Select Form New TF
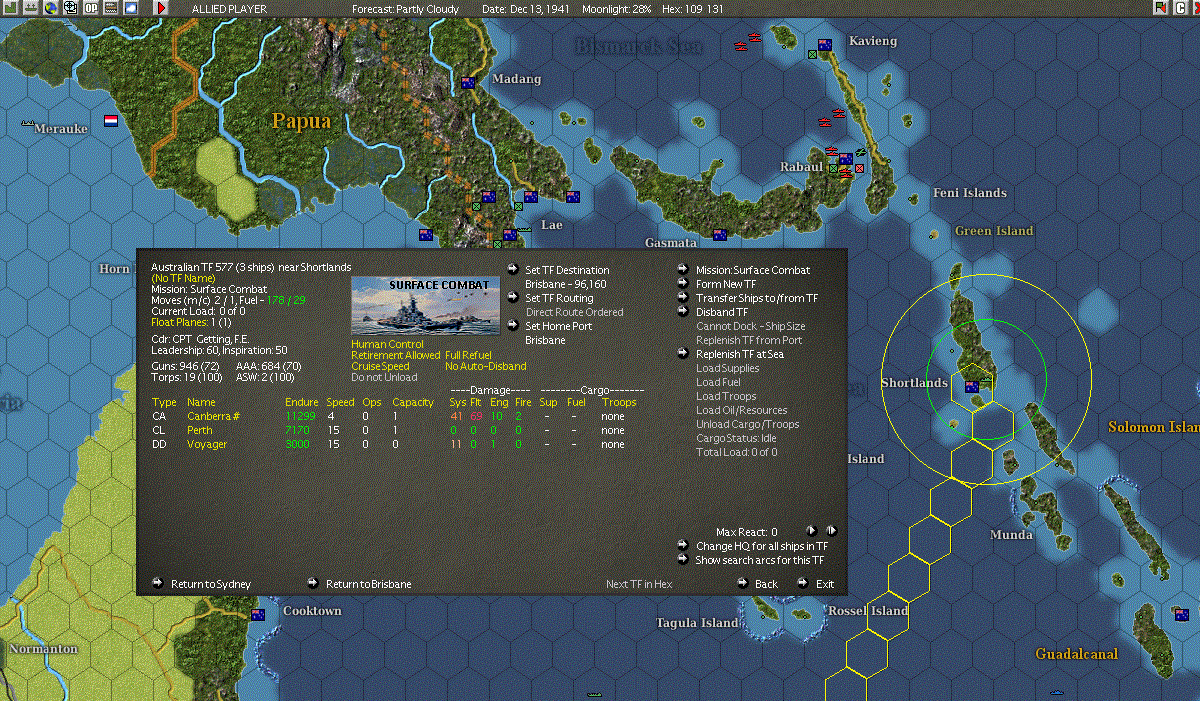 pos(726,284)
